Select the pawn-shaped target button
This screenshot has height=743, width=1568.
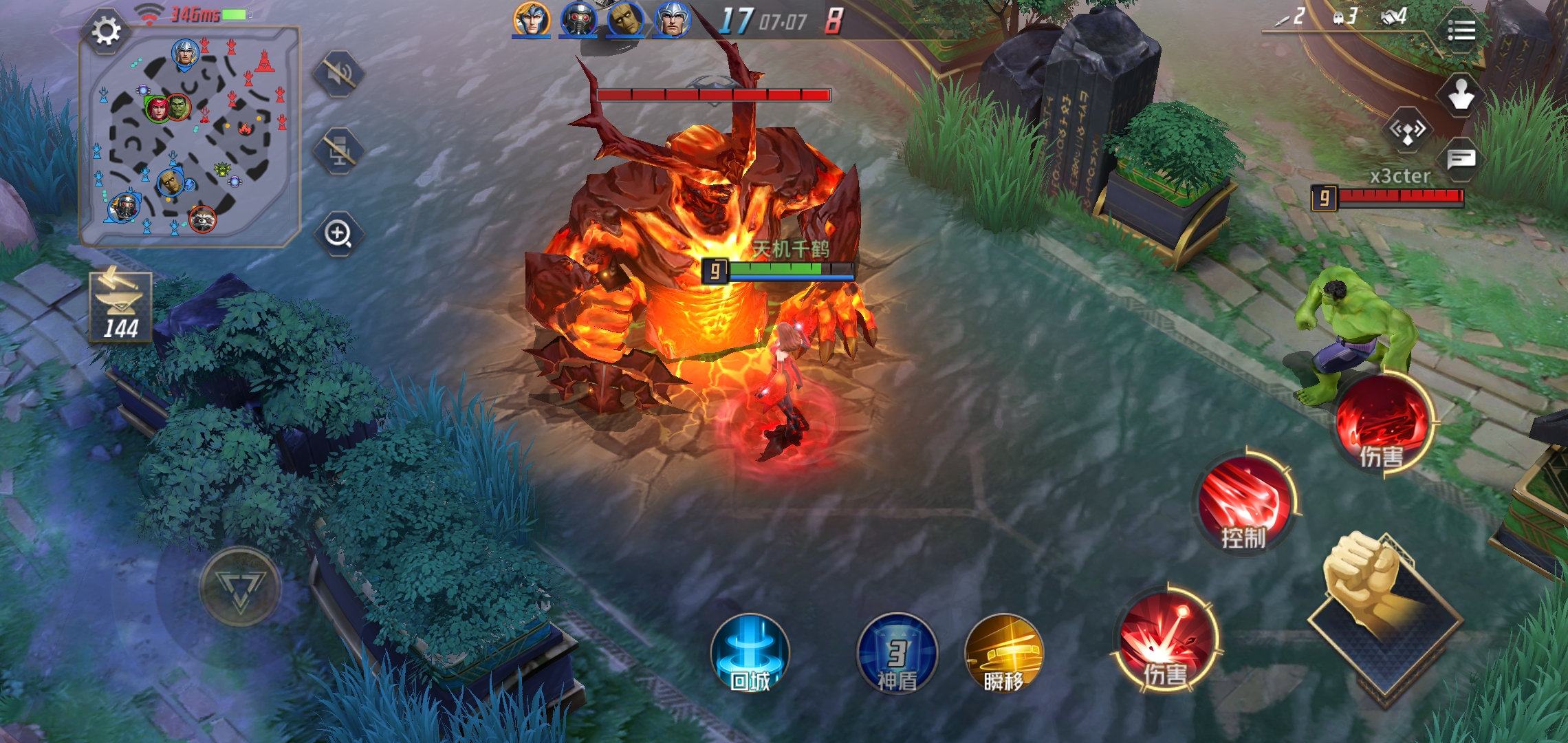click(1461, 95)
